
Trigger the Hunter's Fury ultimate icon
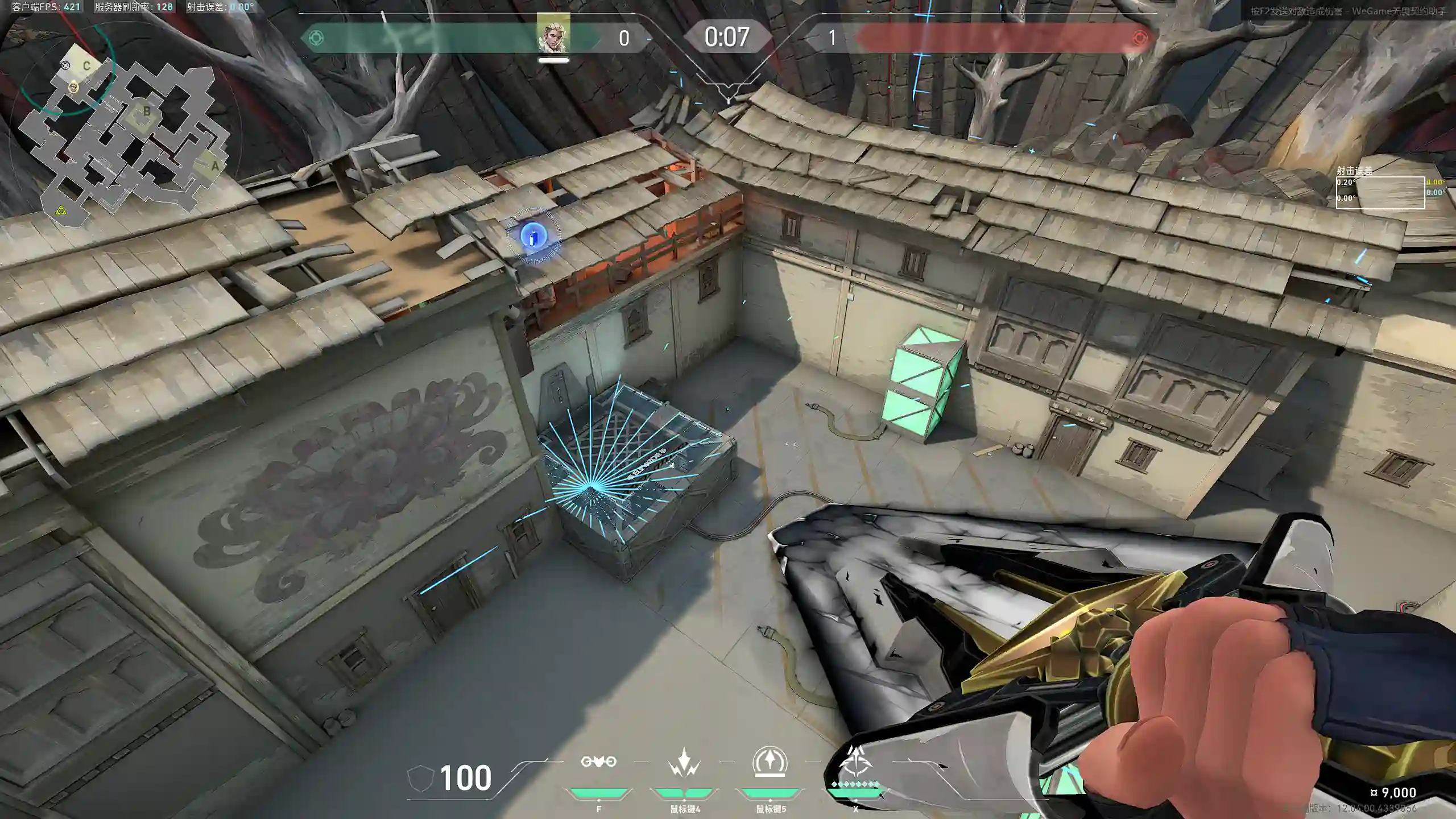[x=854, y=762]
